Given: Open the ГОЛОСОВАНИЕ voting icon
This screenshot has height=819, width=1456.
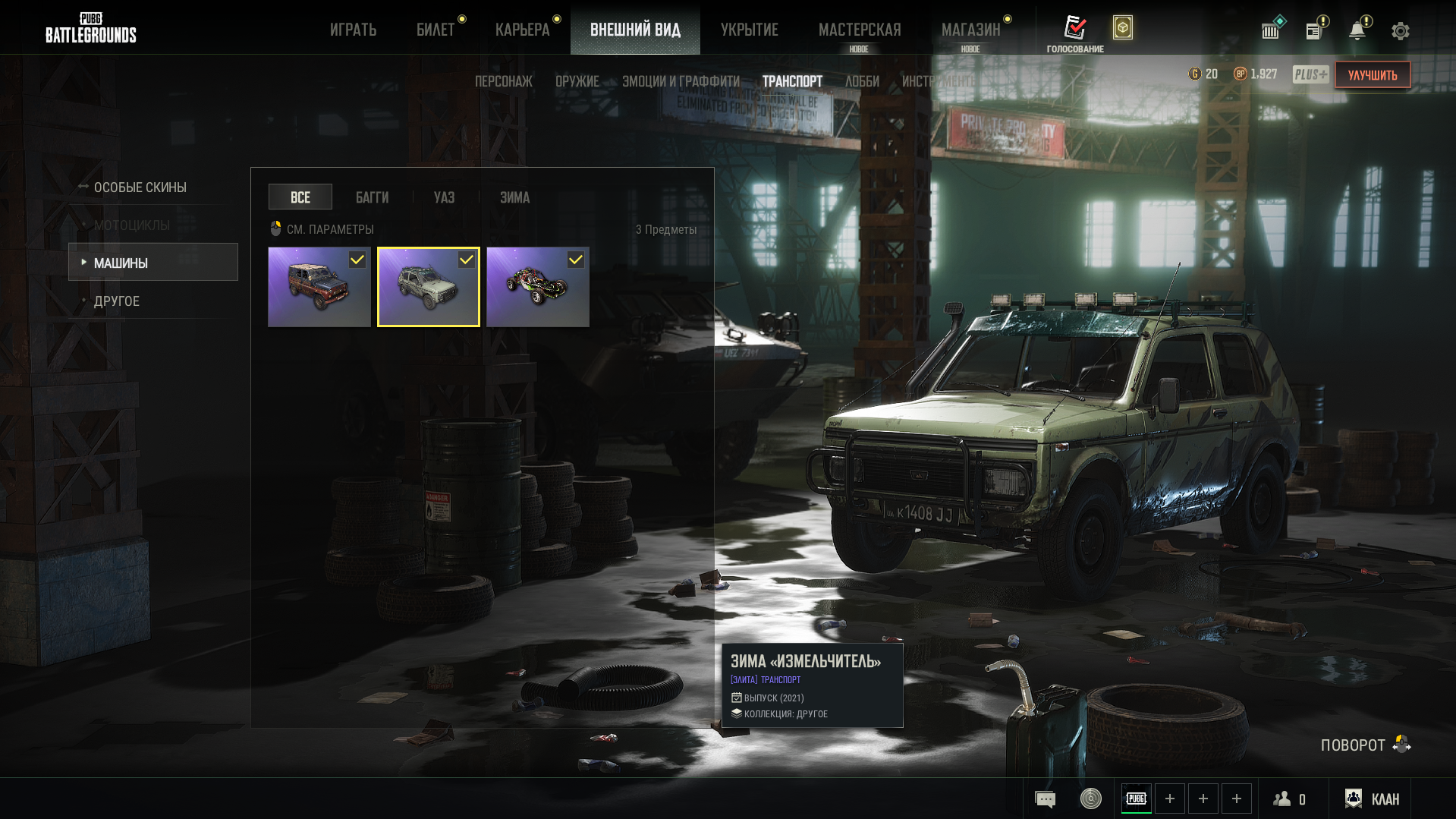Looking at the screenshot, I should pyautogui.click(x=1074, y=33).
